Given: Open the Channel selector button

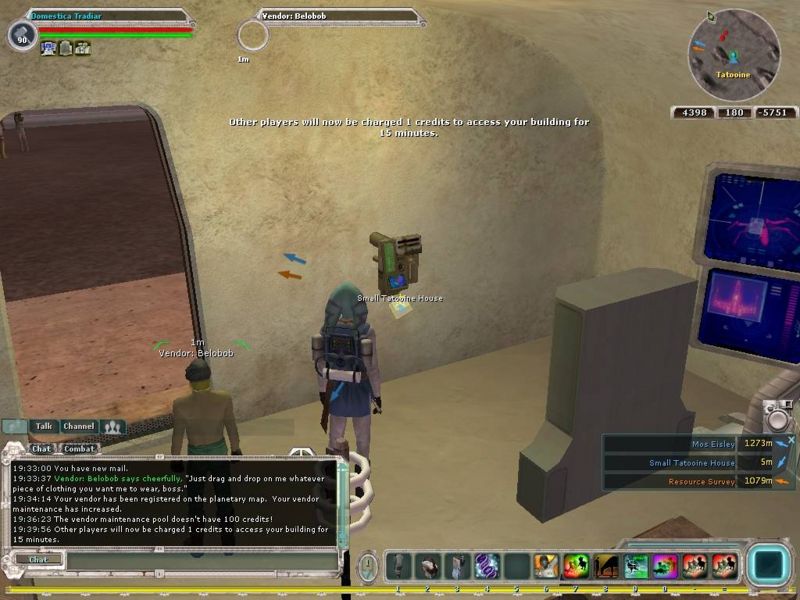Looking at the screenshot, I should [x=78, y=426].
